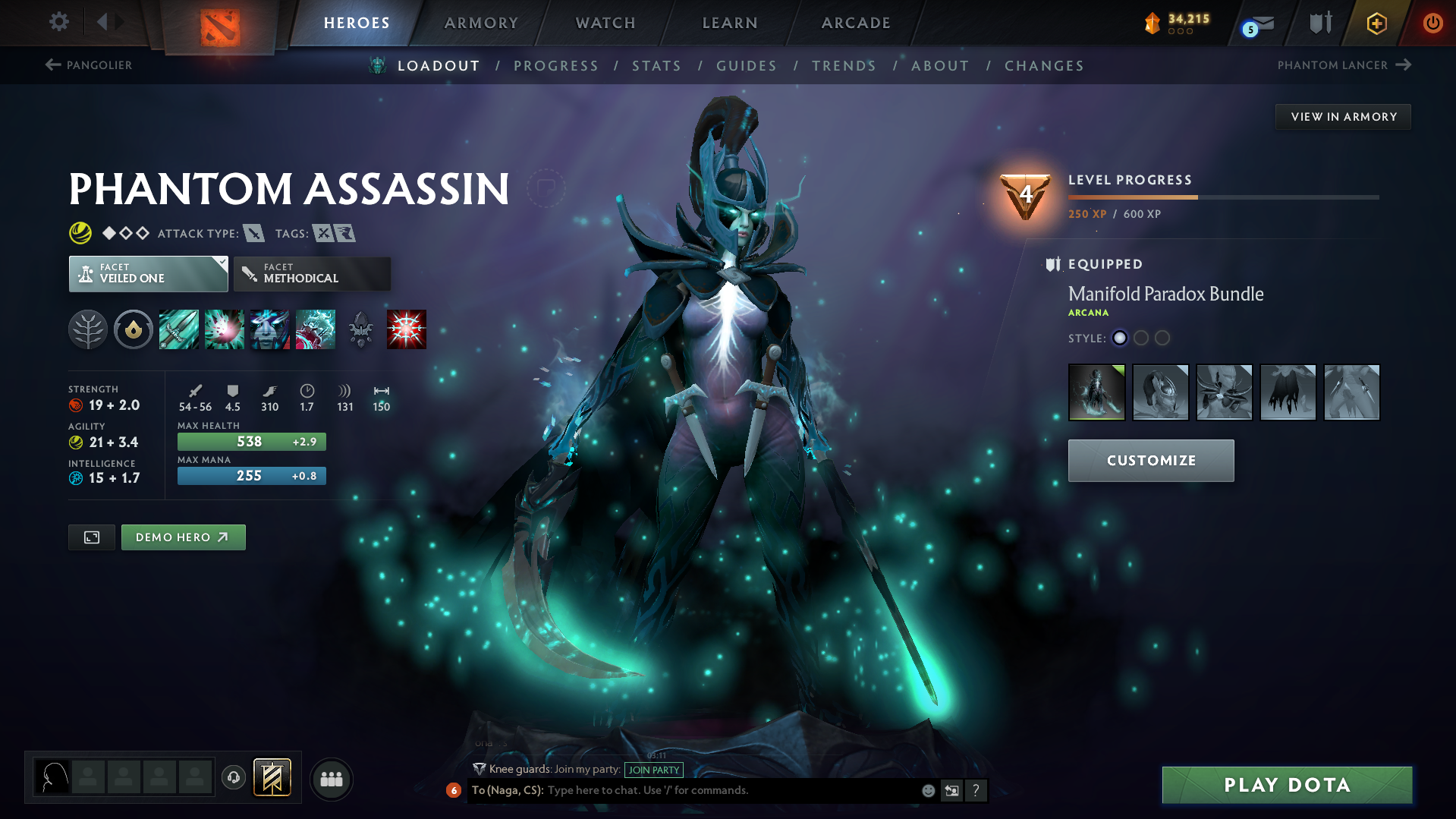Open the talent tree icon
Screen dimensions: 1456x819
pos(88,329)
